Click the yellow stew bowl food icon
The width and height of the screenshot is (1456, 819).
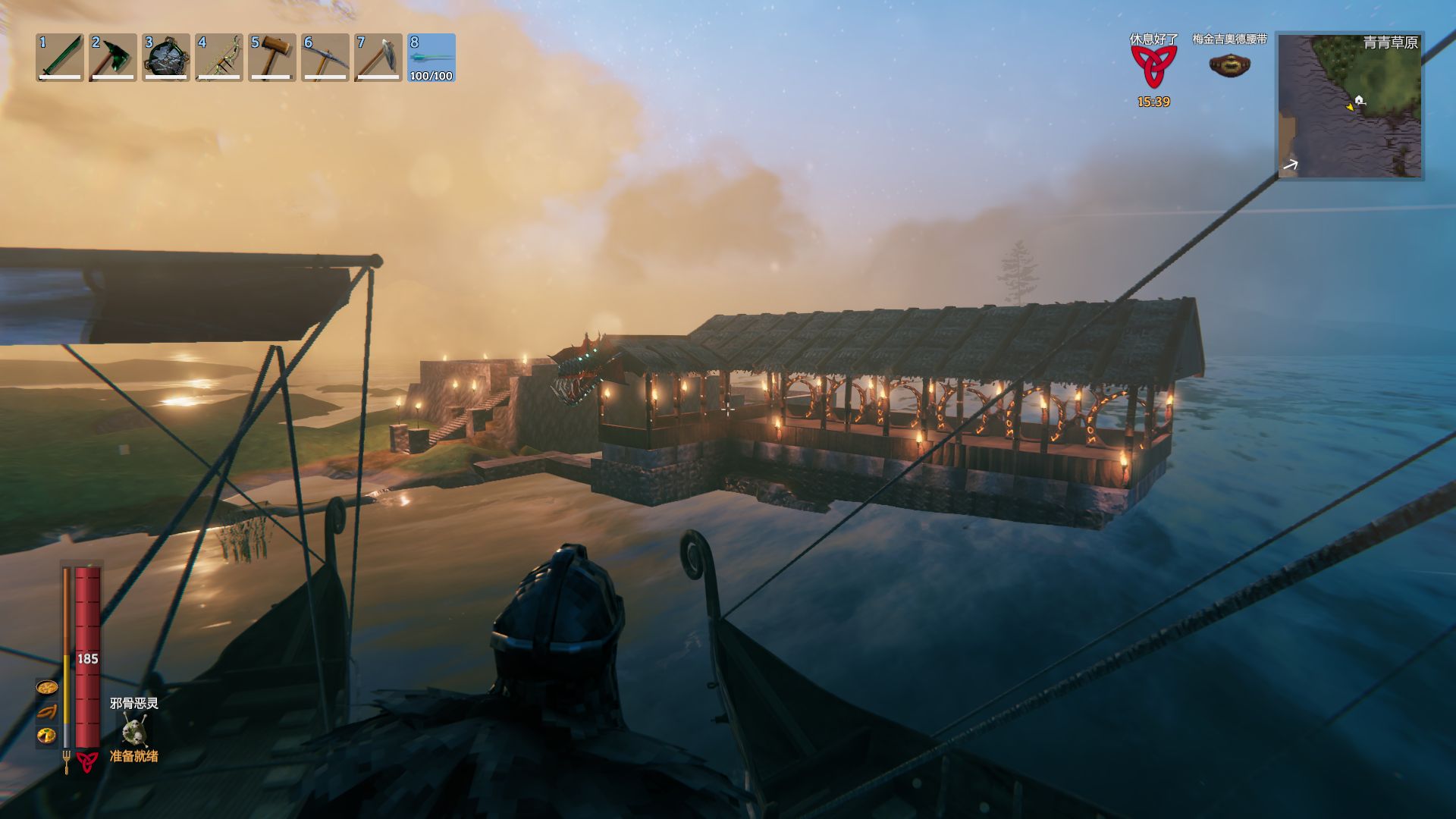[47, 688]
